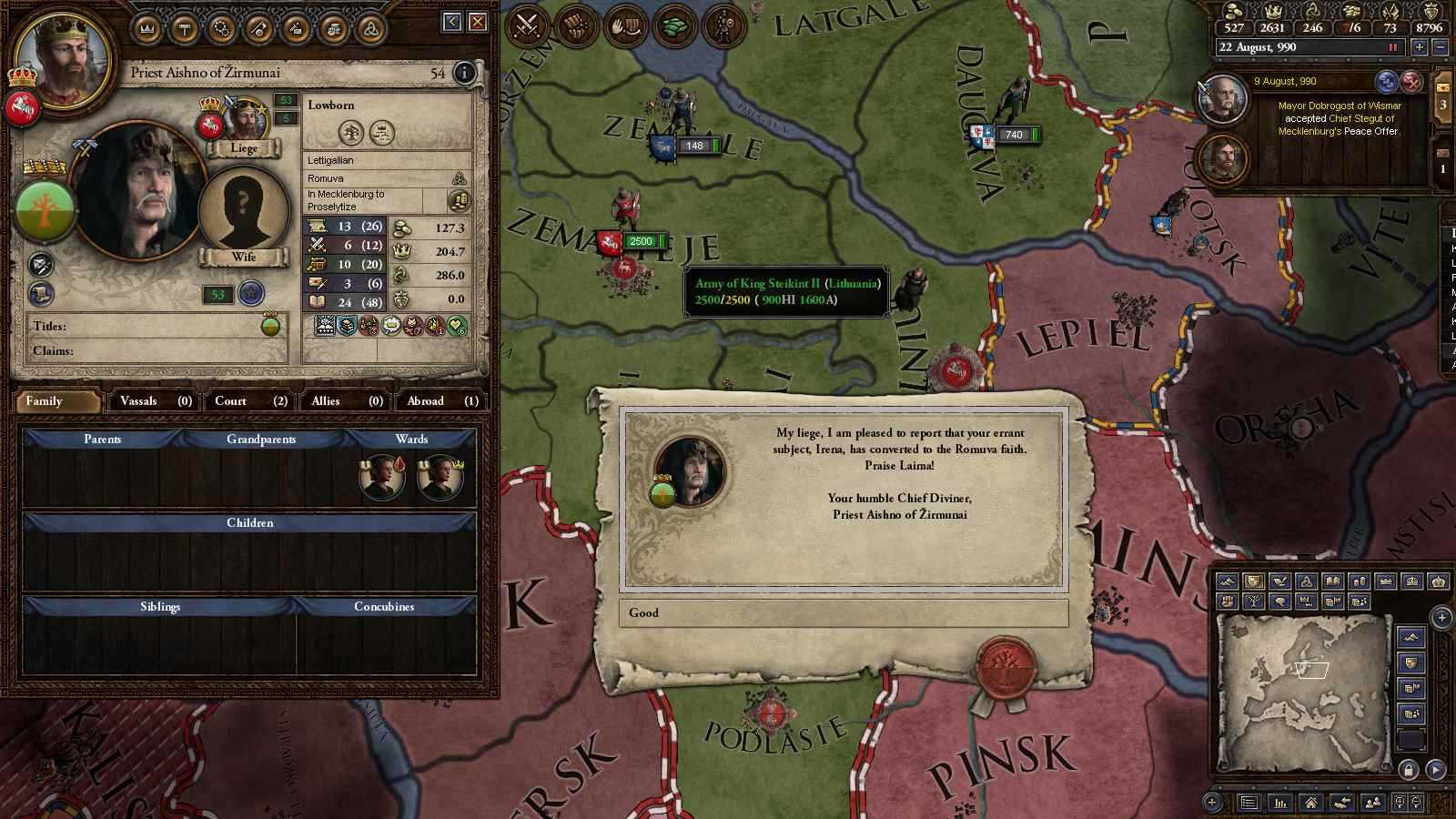Screen dimensions: 1456x819
Task: Open the Religion triquetra icon
Action: 372,28
